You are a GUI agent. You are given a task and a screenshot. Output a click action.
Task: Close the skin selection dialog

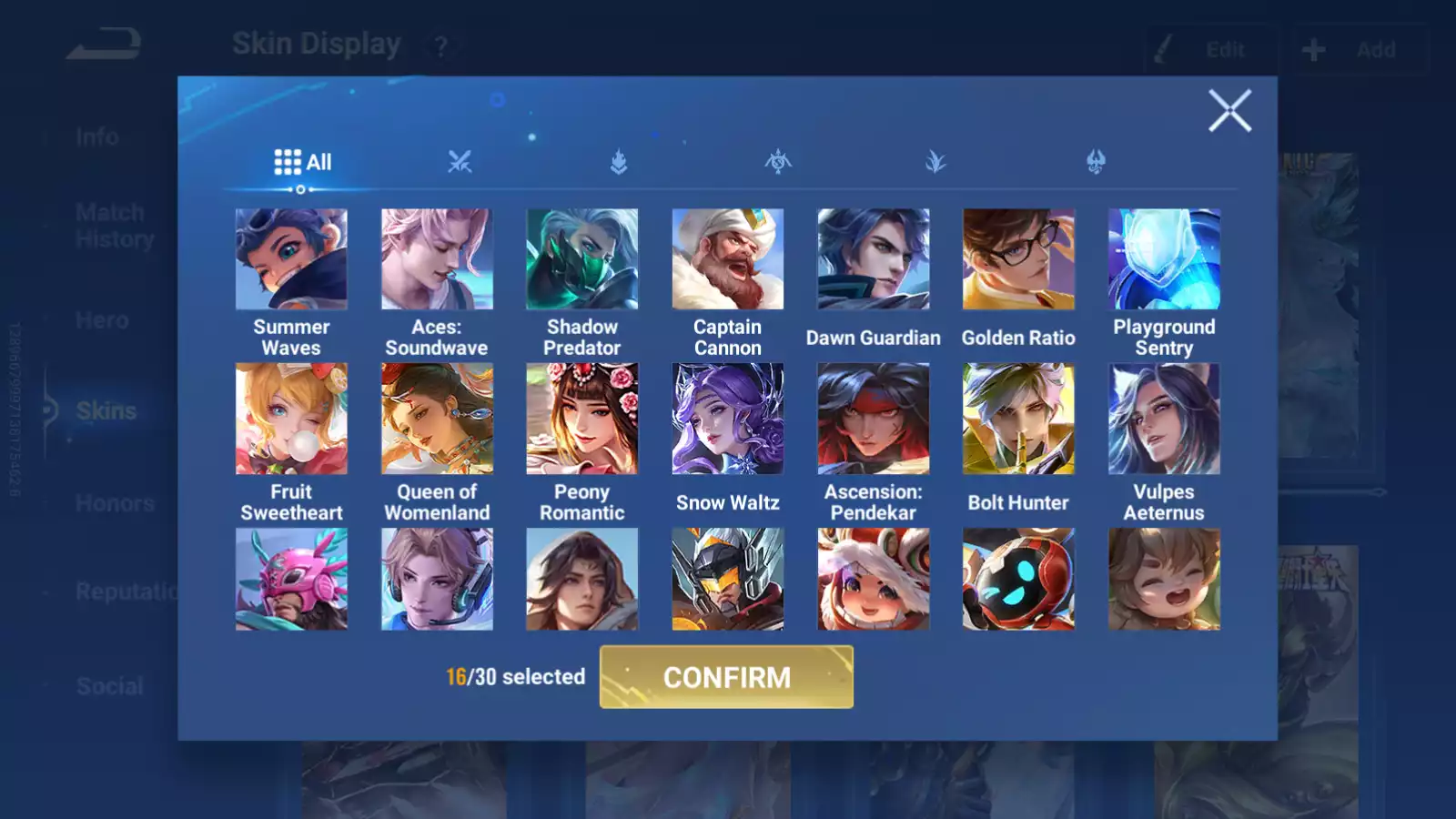tap(1229, 111)
